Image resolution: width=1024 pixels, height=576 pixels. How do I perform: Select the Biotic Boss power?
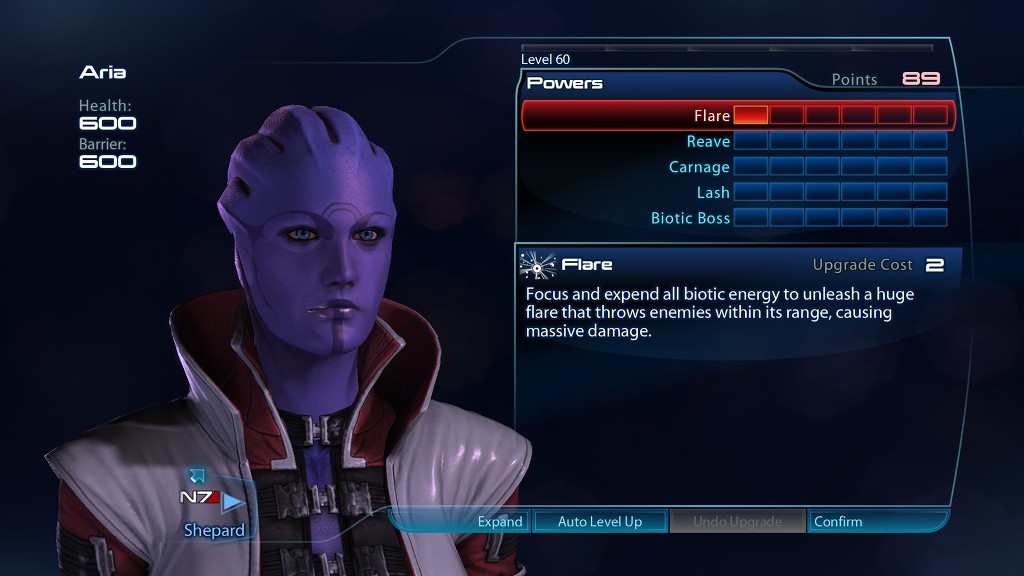click(690, 218)
